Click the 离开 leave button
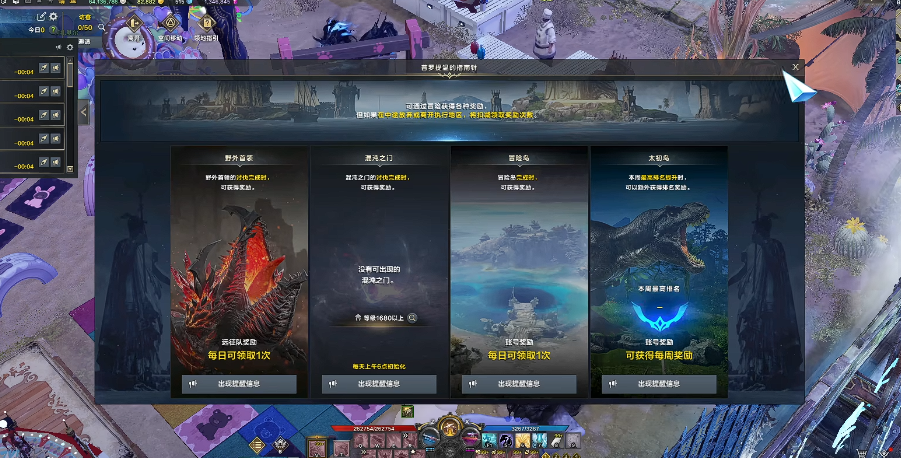This screenshot has width=901, height=458. [x=132, y=25]
